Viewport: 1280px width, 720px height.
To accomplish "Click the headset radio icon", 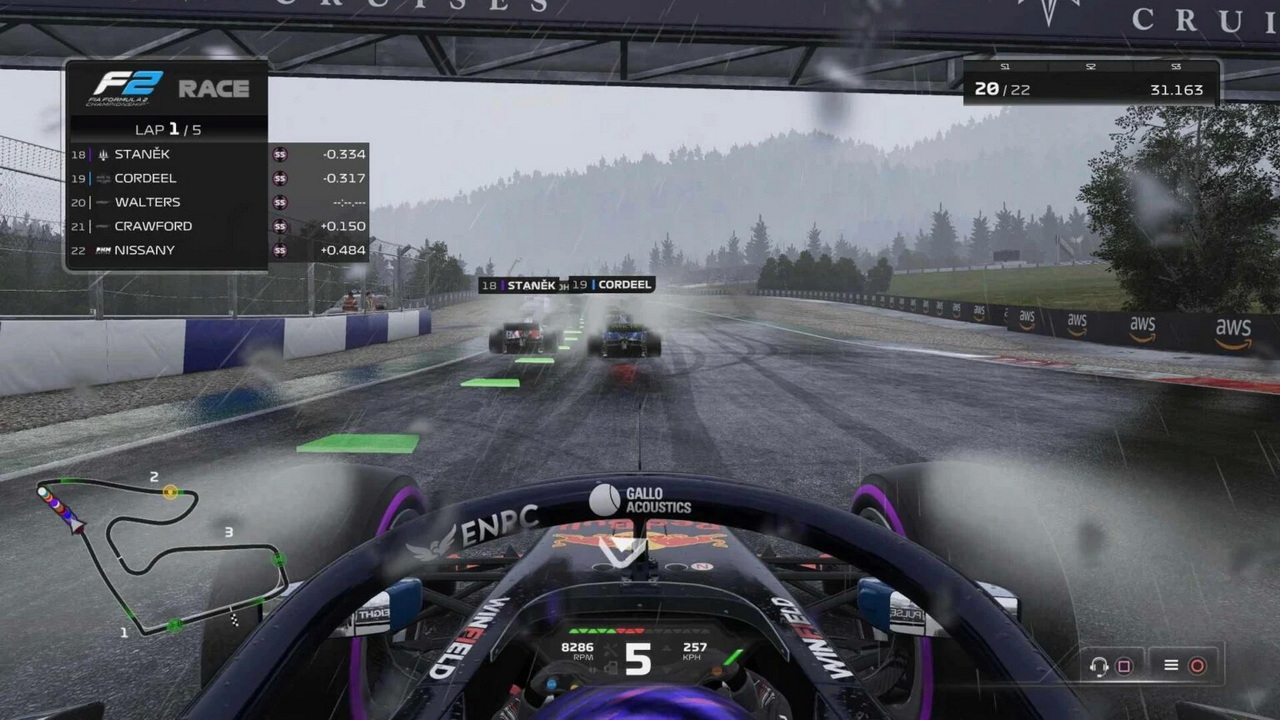I will 1100,666.
